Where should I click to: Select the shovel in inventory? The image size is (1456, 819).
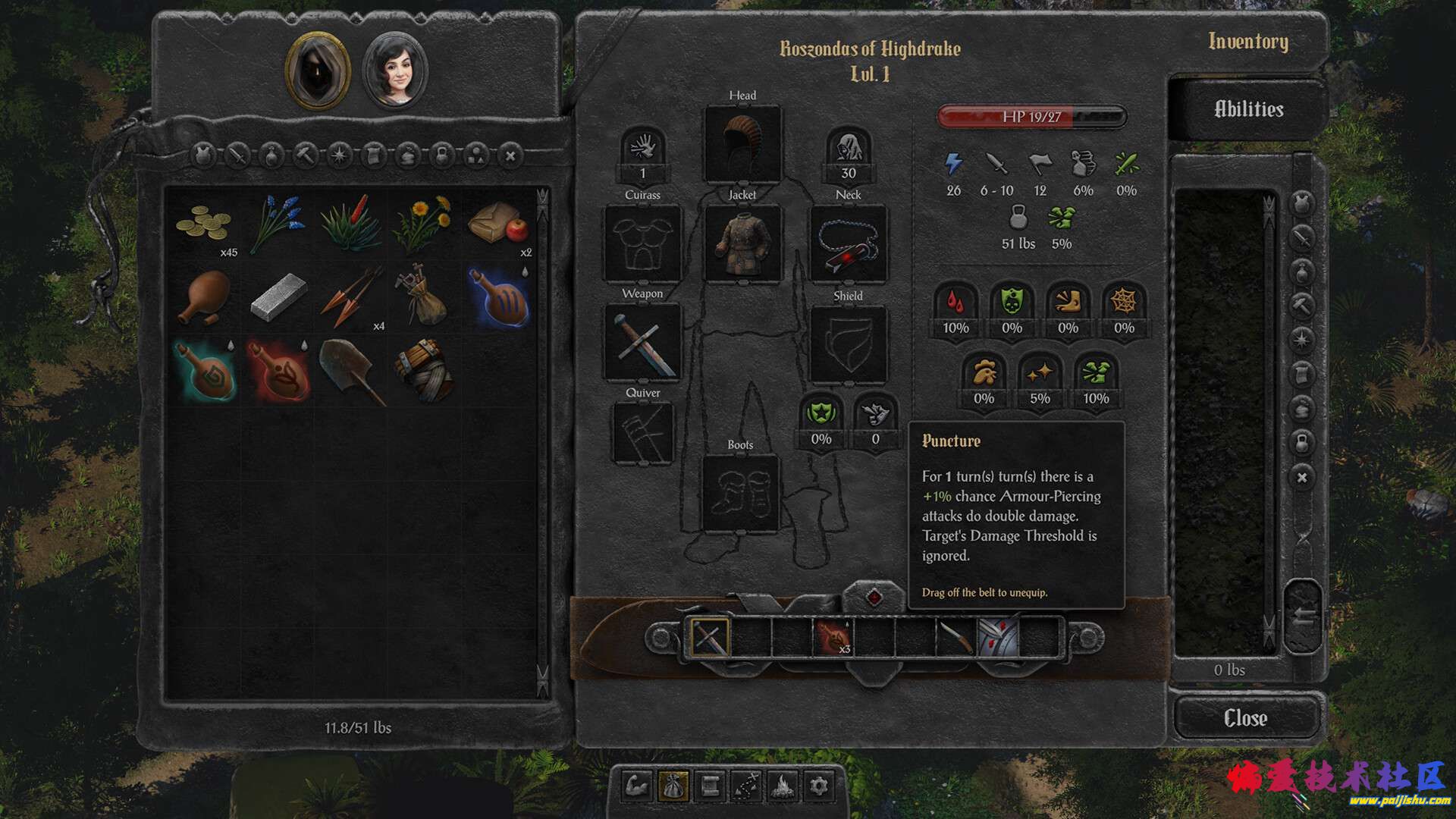click(350, 371)
